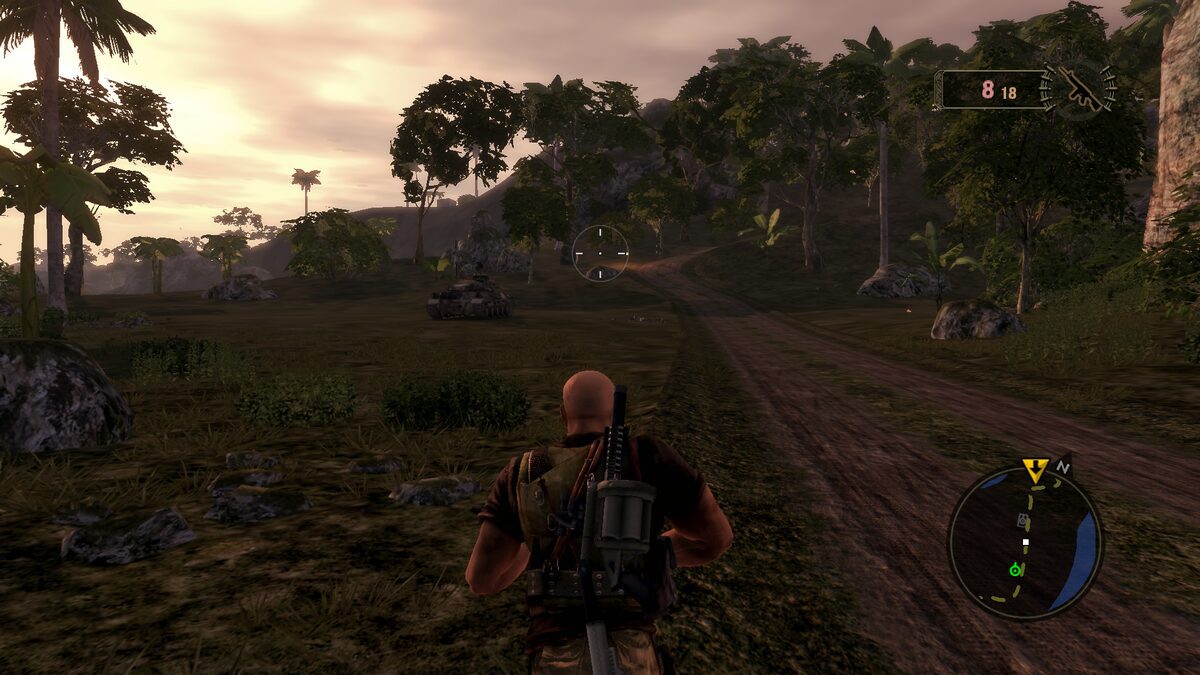Open the circular minimap
Viewport: 1200px width, 675px height.
click(x=1025, y=543)
